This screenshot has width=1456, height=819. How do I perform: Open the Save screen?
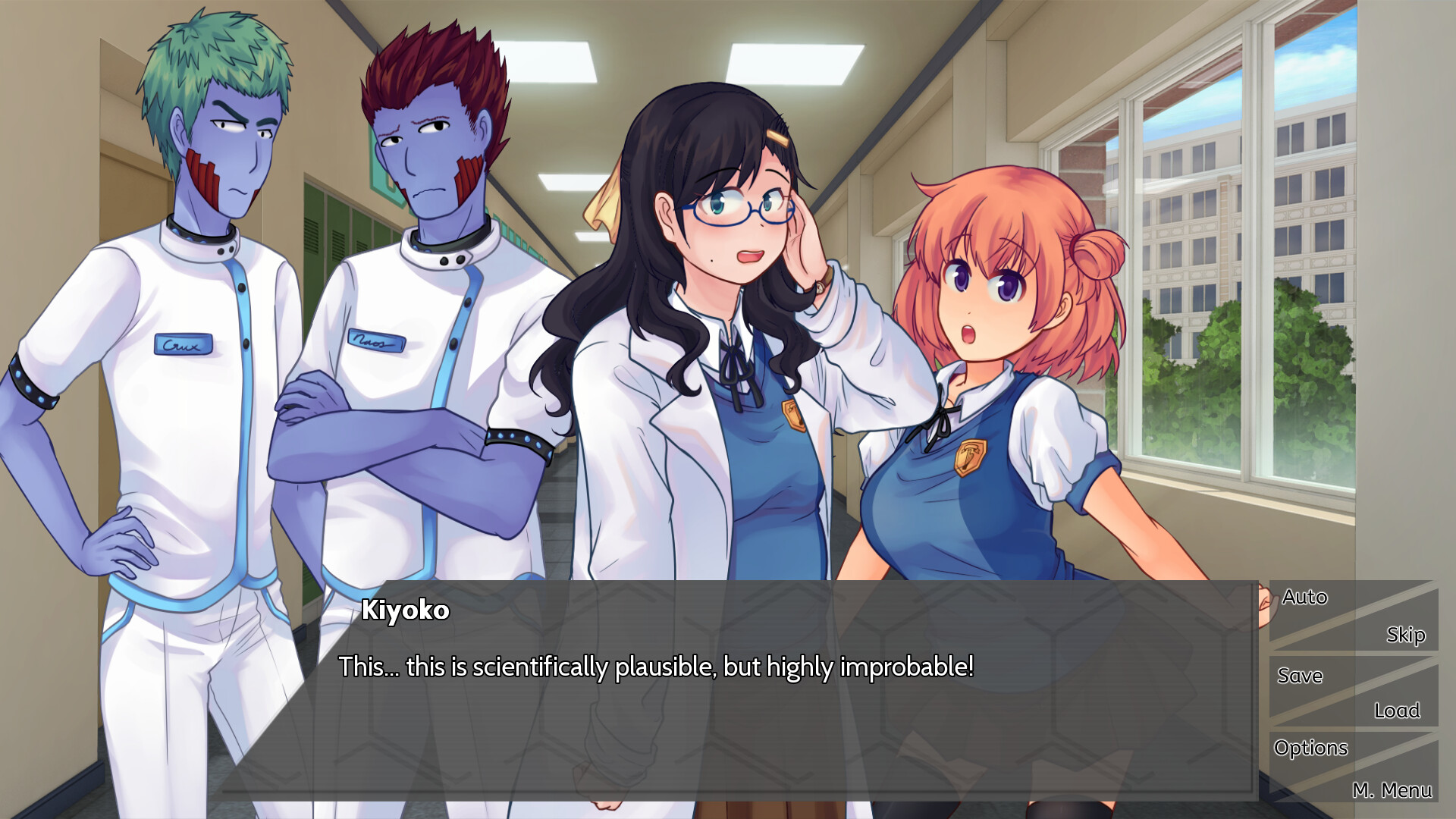(1300, 676)
